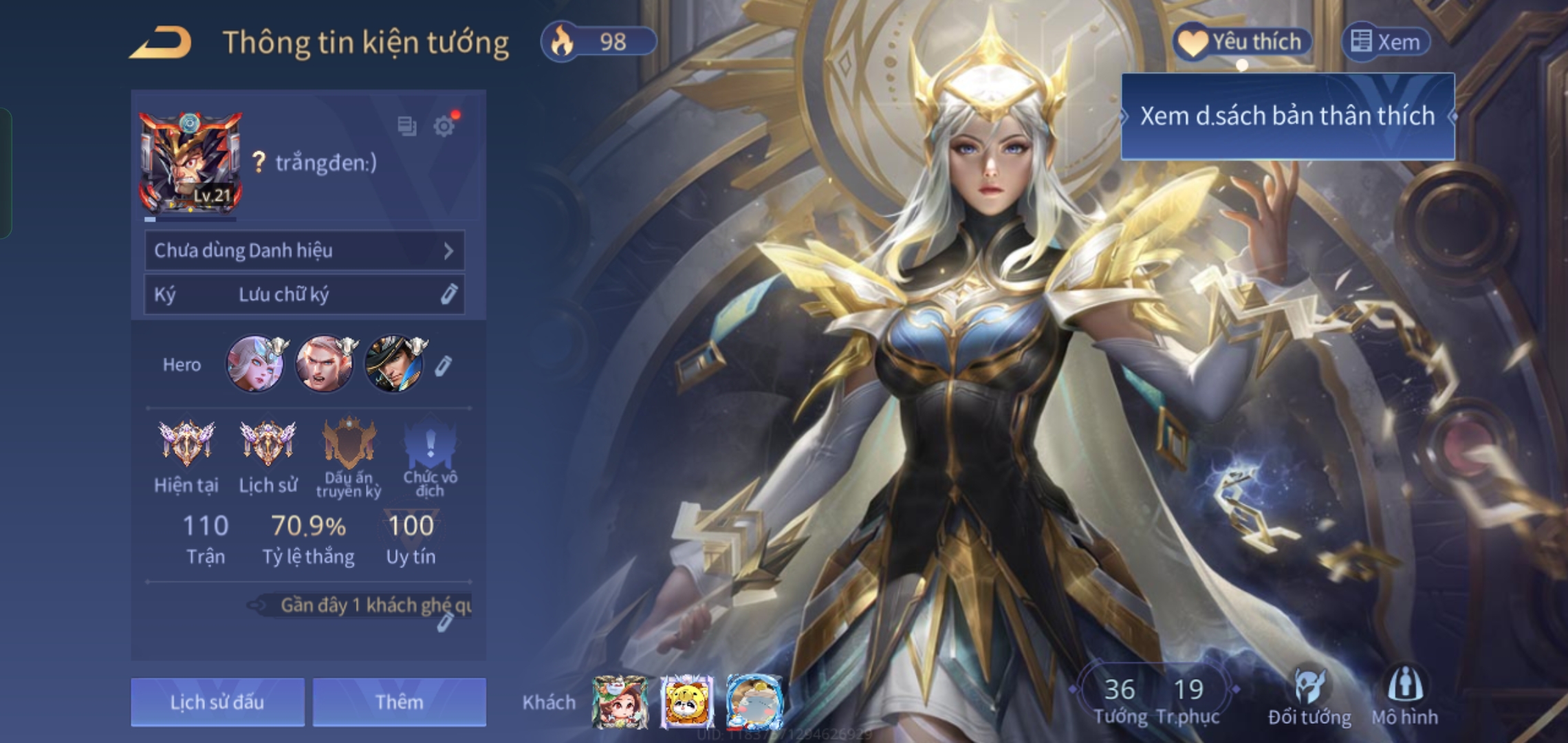
Task: View the Lịch sử rank badge
Action: click(x=268, y=443)
